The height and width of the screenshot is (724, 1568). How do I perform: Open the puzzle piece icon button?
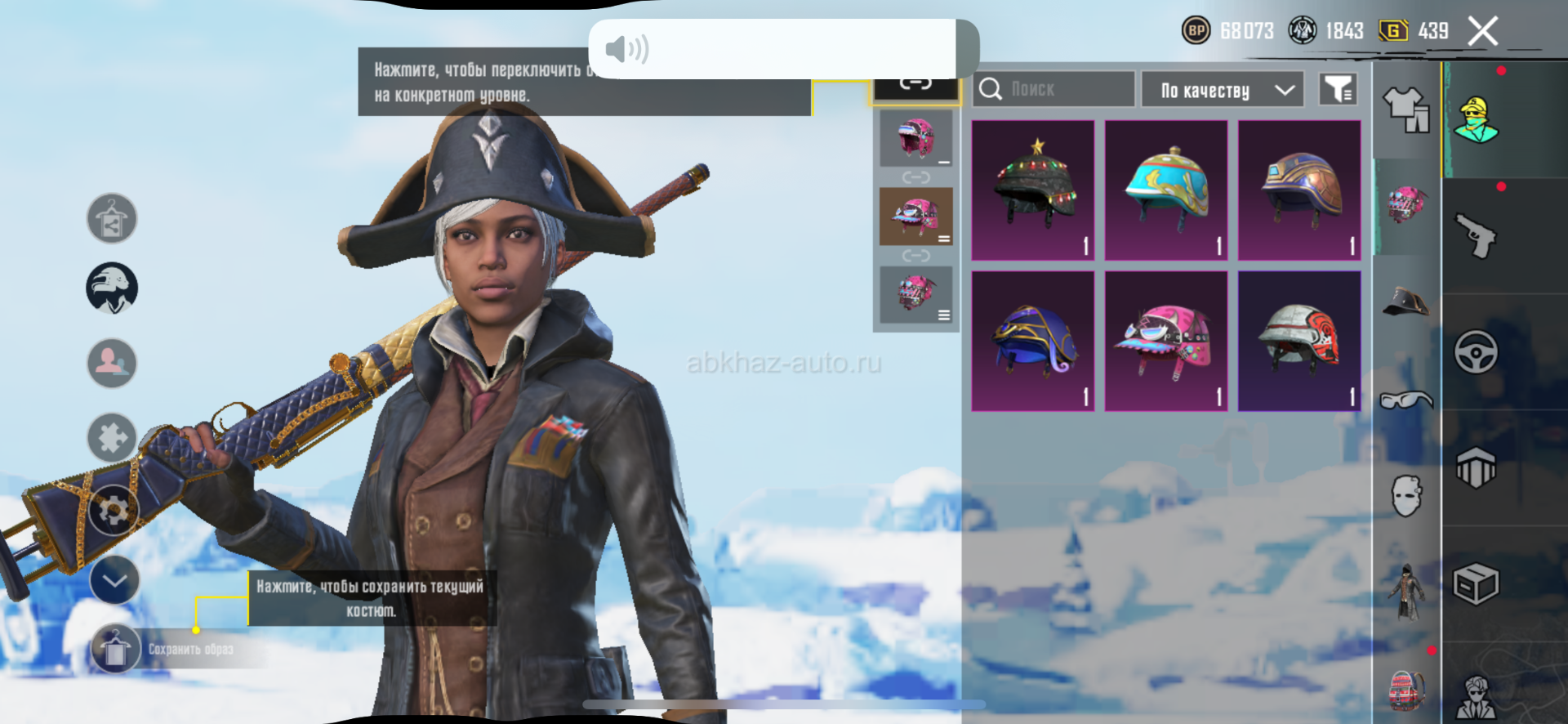click(x=112, y=438)
